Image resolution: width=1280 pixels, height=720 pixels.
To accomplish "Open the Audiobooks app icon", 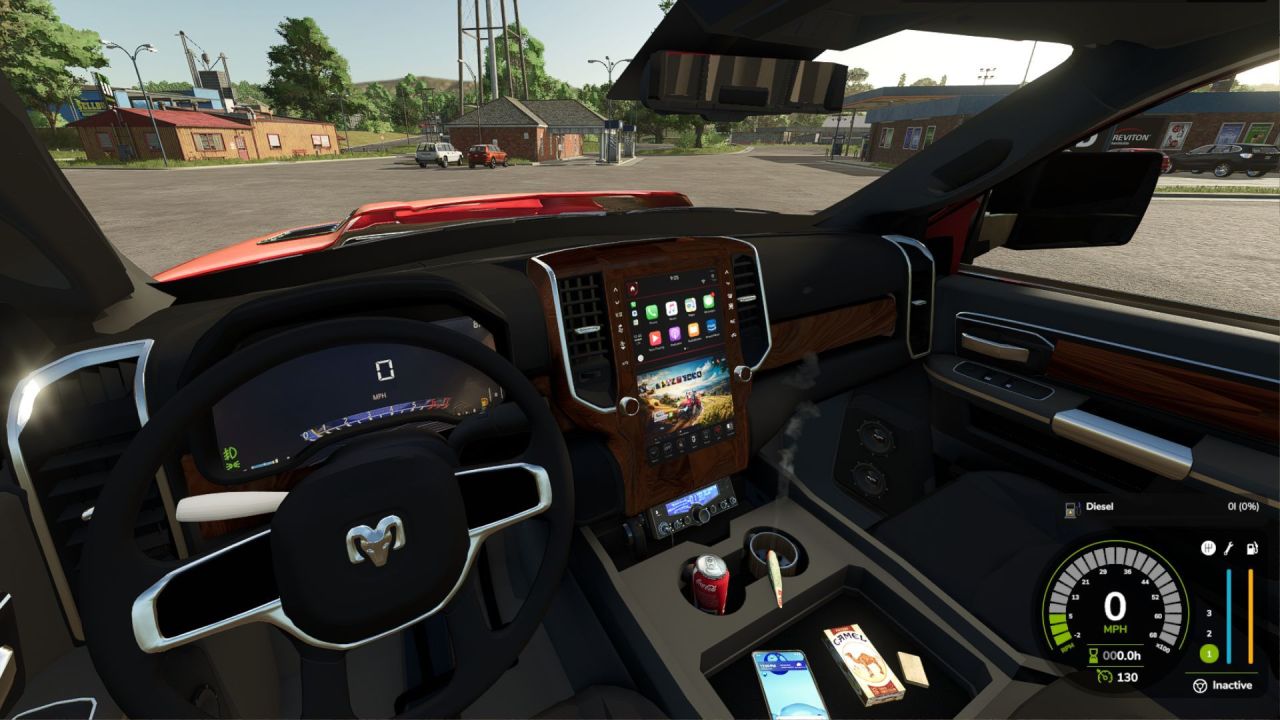I will pos(693,330).
